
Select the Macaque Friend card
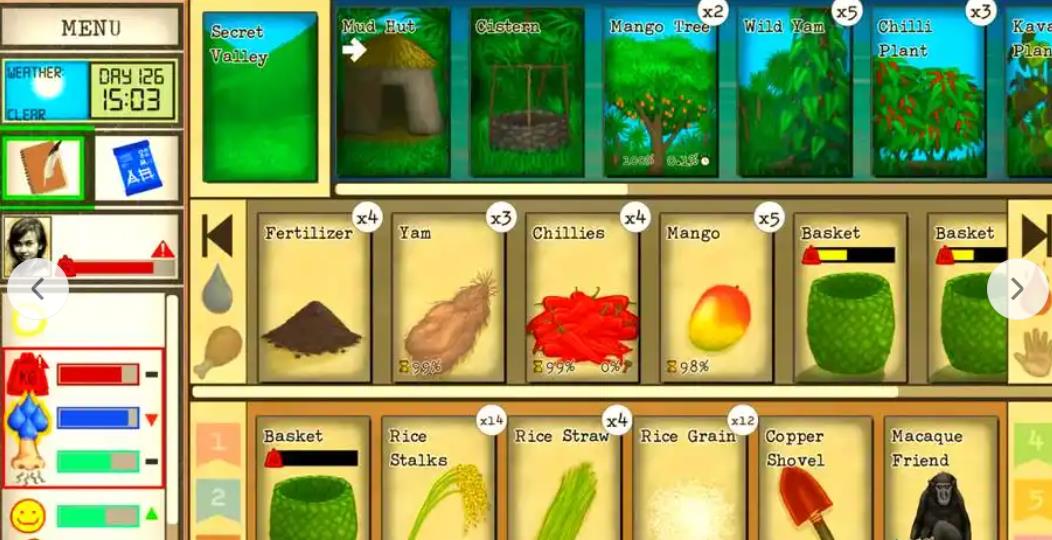coord(940,480)
